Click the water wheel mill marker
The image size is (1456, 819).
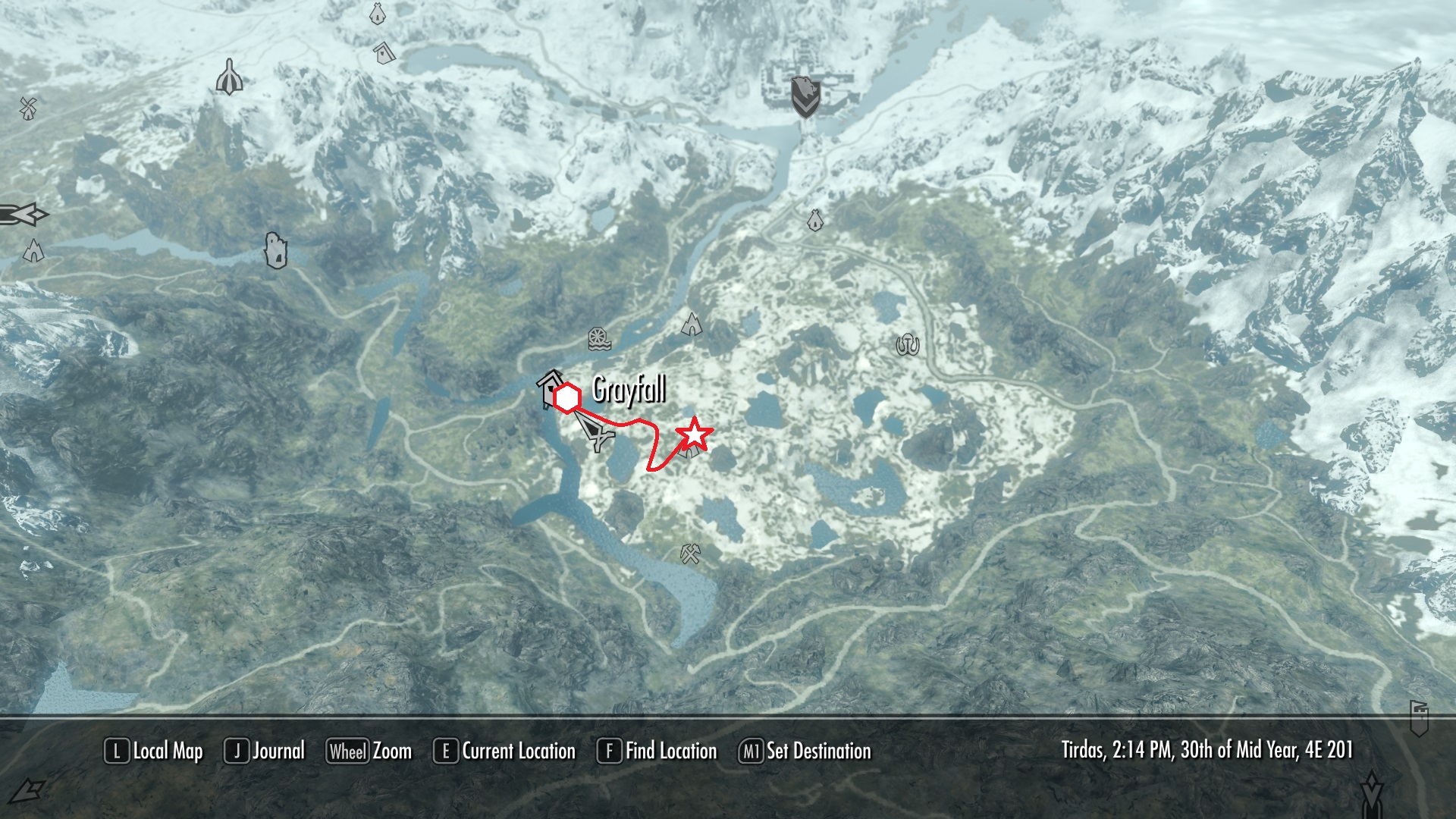(599, 339)
